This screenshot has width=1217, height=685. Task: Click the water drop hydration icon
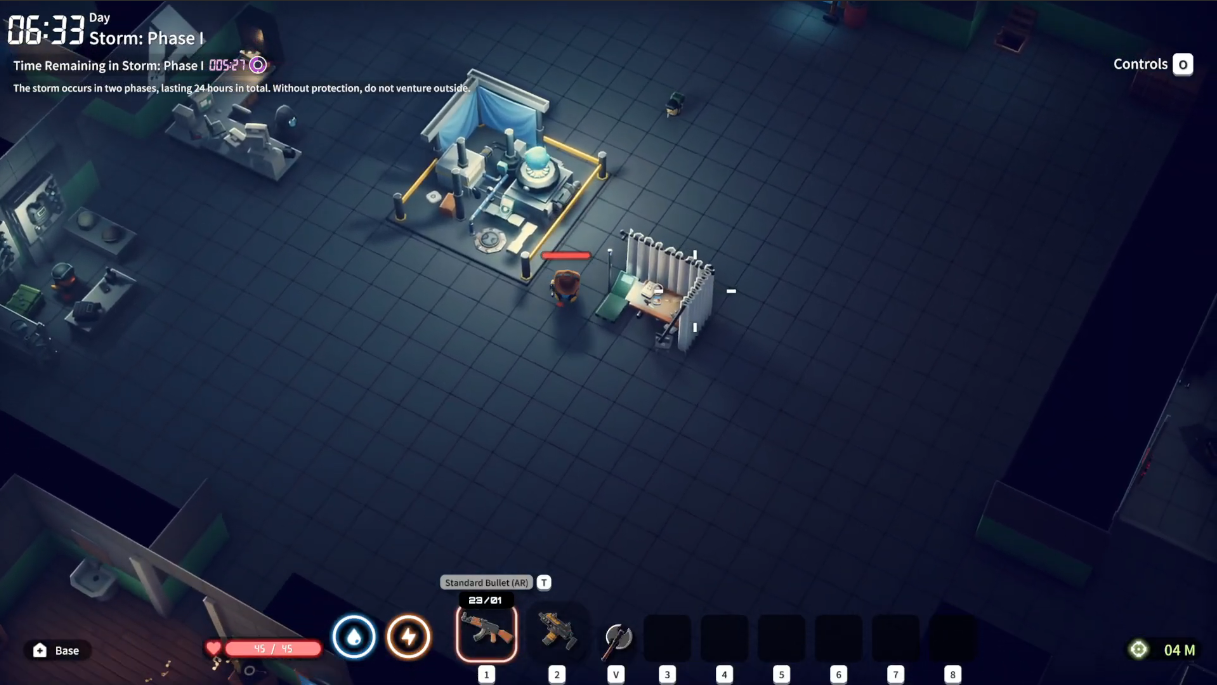tap(354, 637)
